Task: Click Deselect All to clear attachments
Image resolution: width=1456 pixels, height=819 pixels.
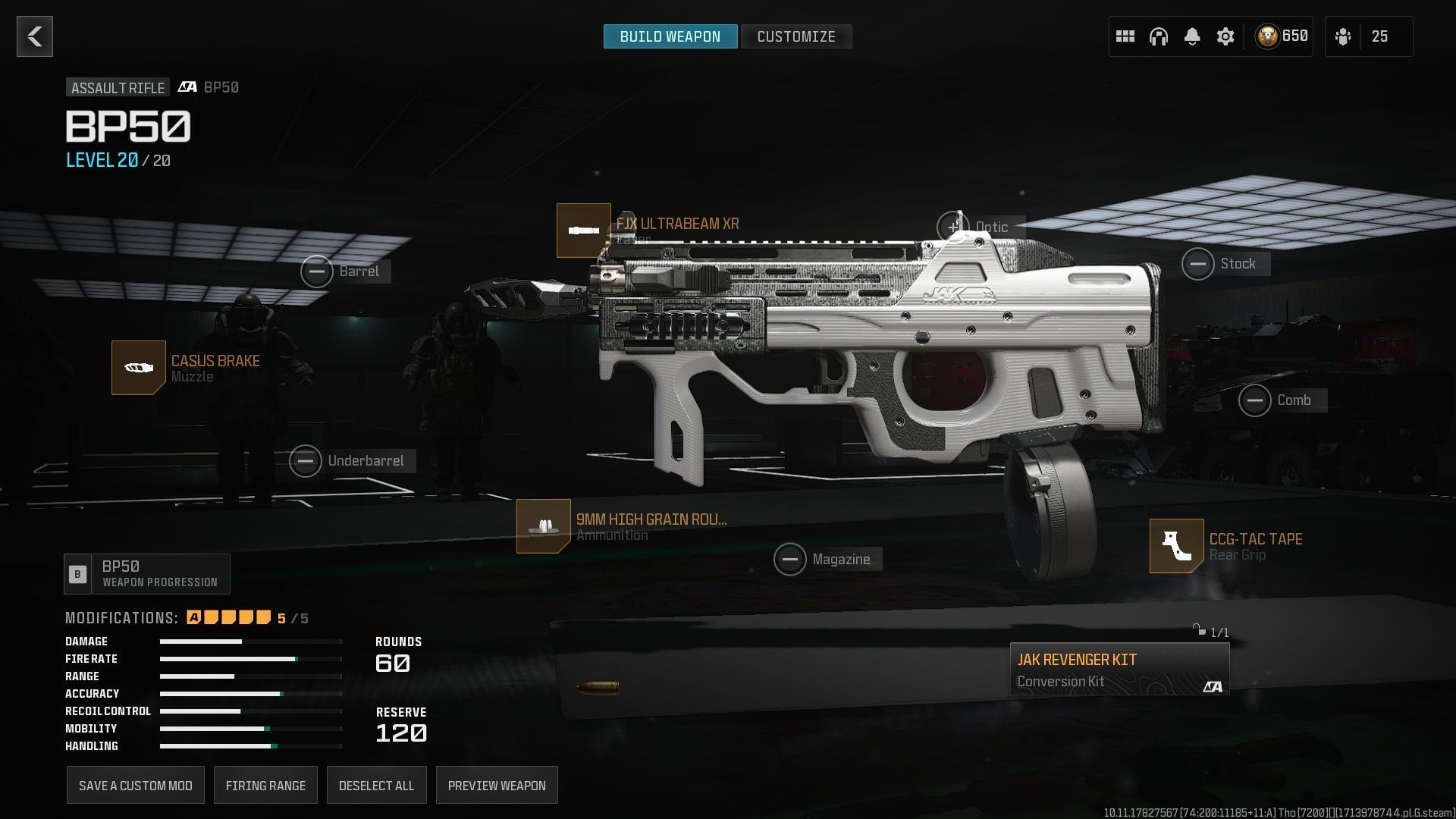Action: [377, 785]
